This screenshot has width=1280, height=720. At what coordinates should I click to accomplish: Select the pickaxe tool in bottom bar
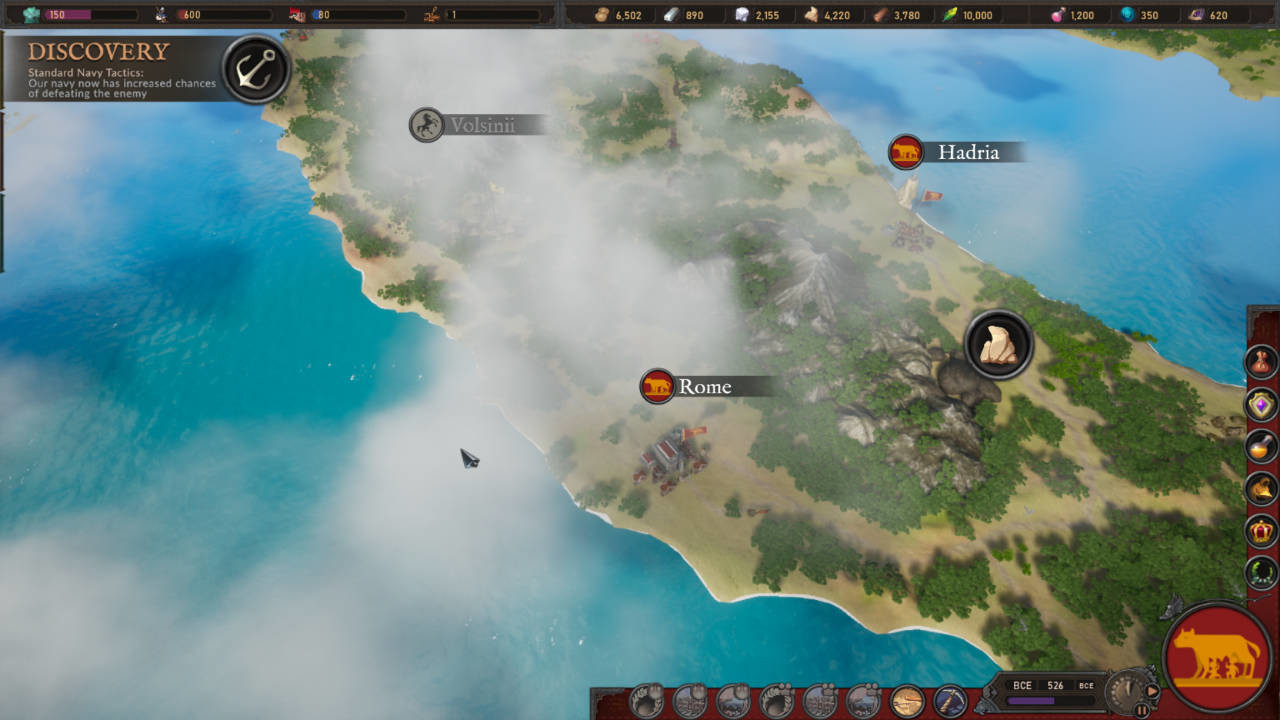[x=949, y=701]
